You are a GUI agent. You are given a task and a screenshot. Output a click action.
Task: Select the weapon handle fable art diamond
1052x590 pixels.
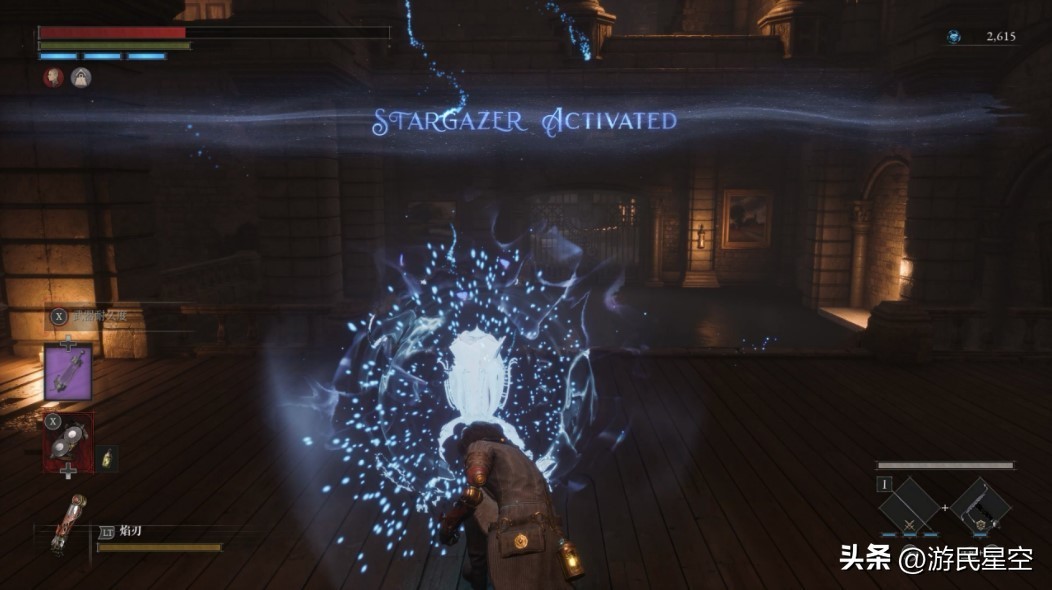click(x=981, y=507)
